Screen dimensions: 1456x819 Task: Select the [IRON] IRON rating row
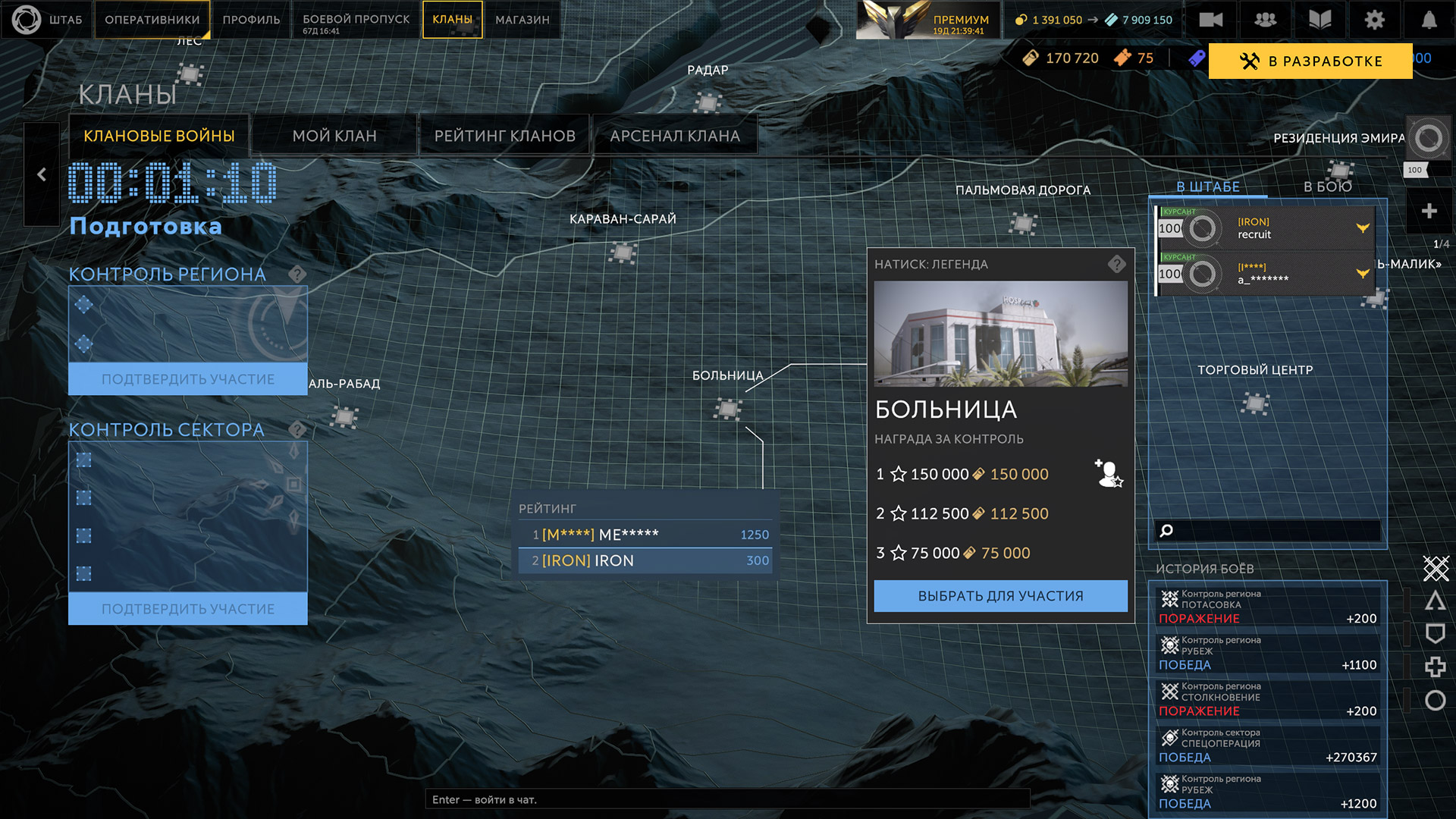coord(646,560)
